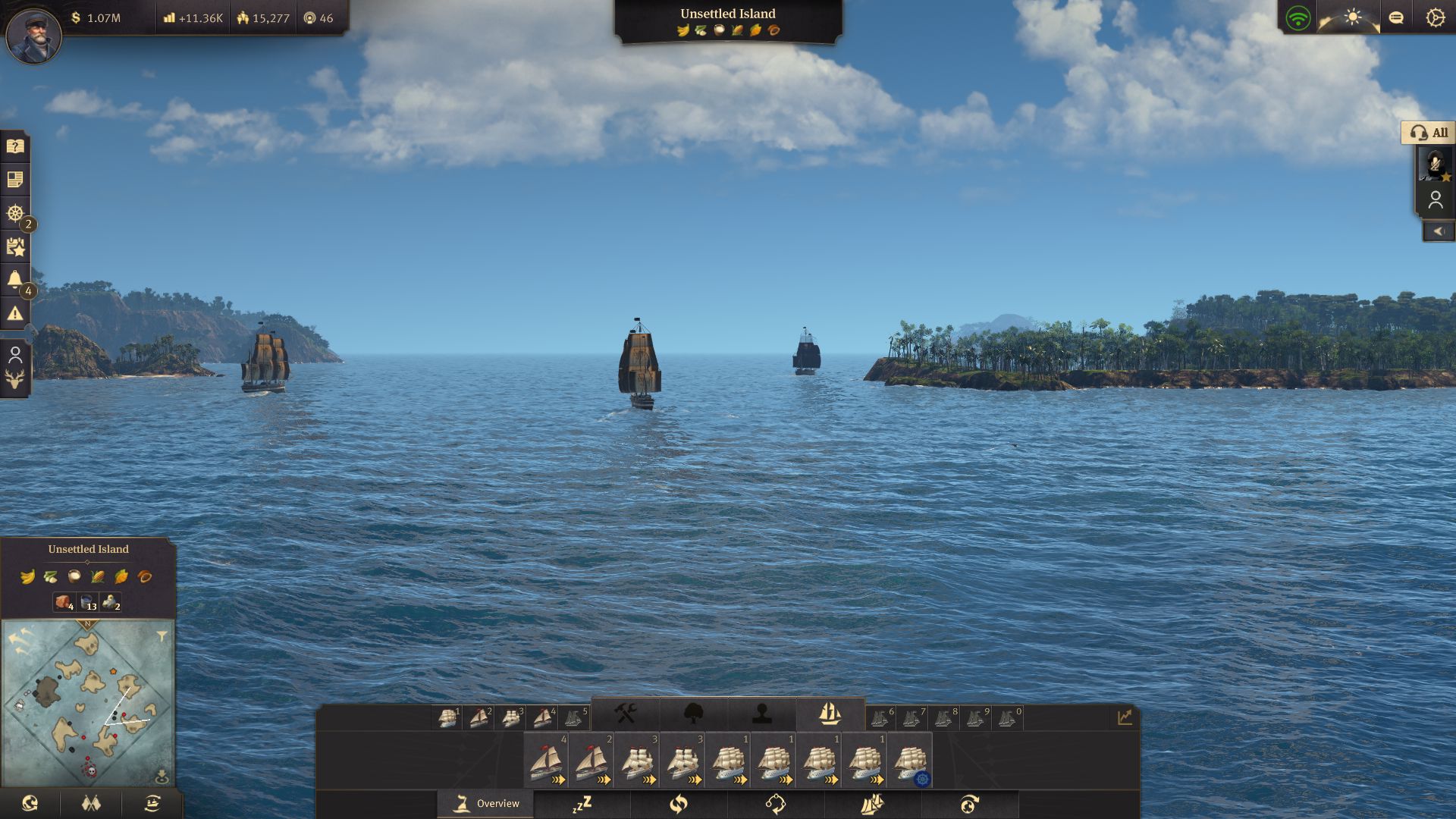The height and width of the screenshot is (819, 1456).
Task: Open game settings with the gear button
Action: (1435, 17)
